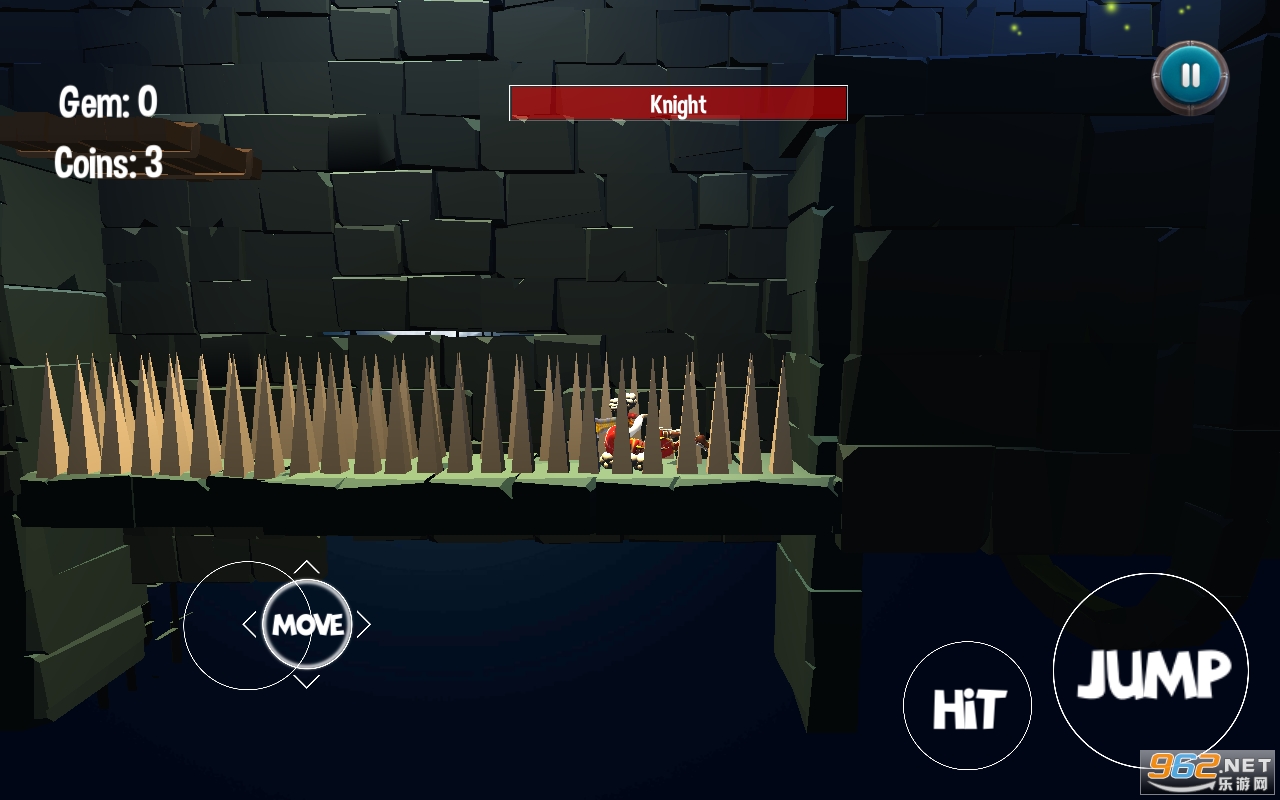Image resolution: width=1280 pixels, height=800 pixels.
Task: Attack using the HIT button
Action: pos(967,706)
